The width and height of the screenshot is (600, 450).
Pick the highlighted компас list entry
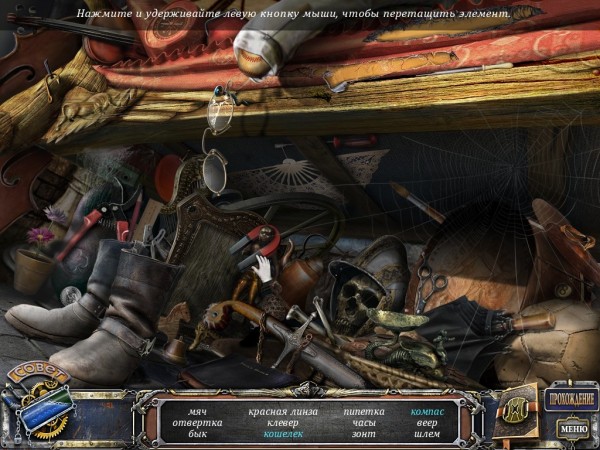pyautogui.click(x=427, y=411)
